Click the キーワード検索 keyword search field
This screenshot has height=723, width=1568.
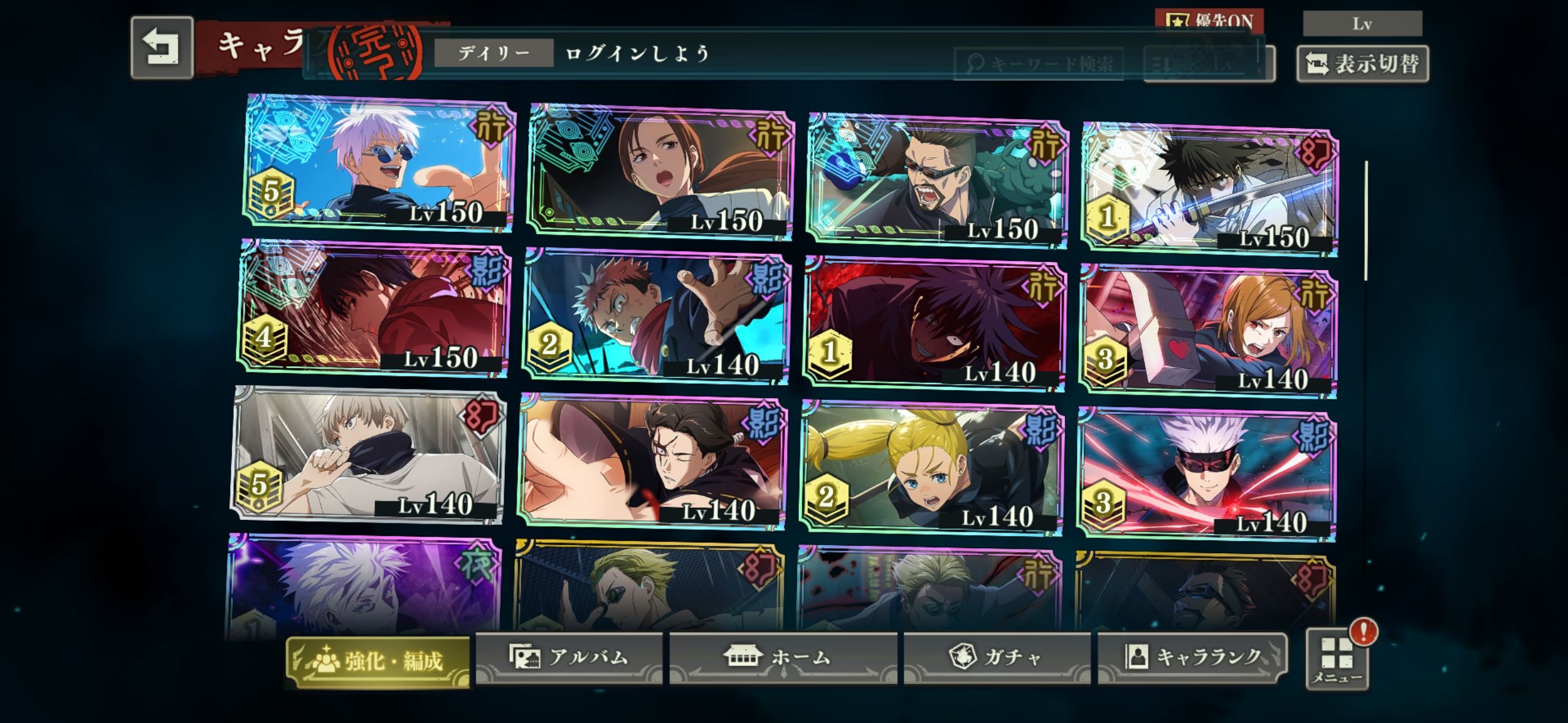[1038, 64]
